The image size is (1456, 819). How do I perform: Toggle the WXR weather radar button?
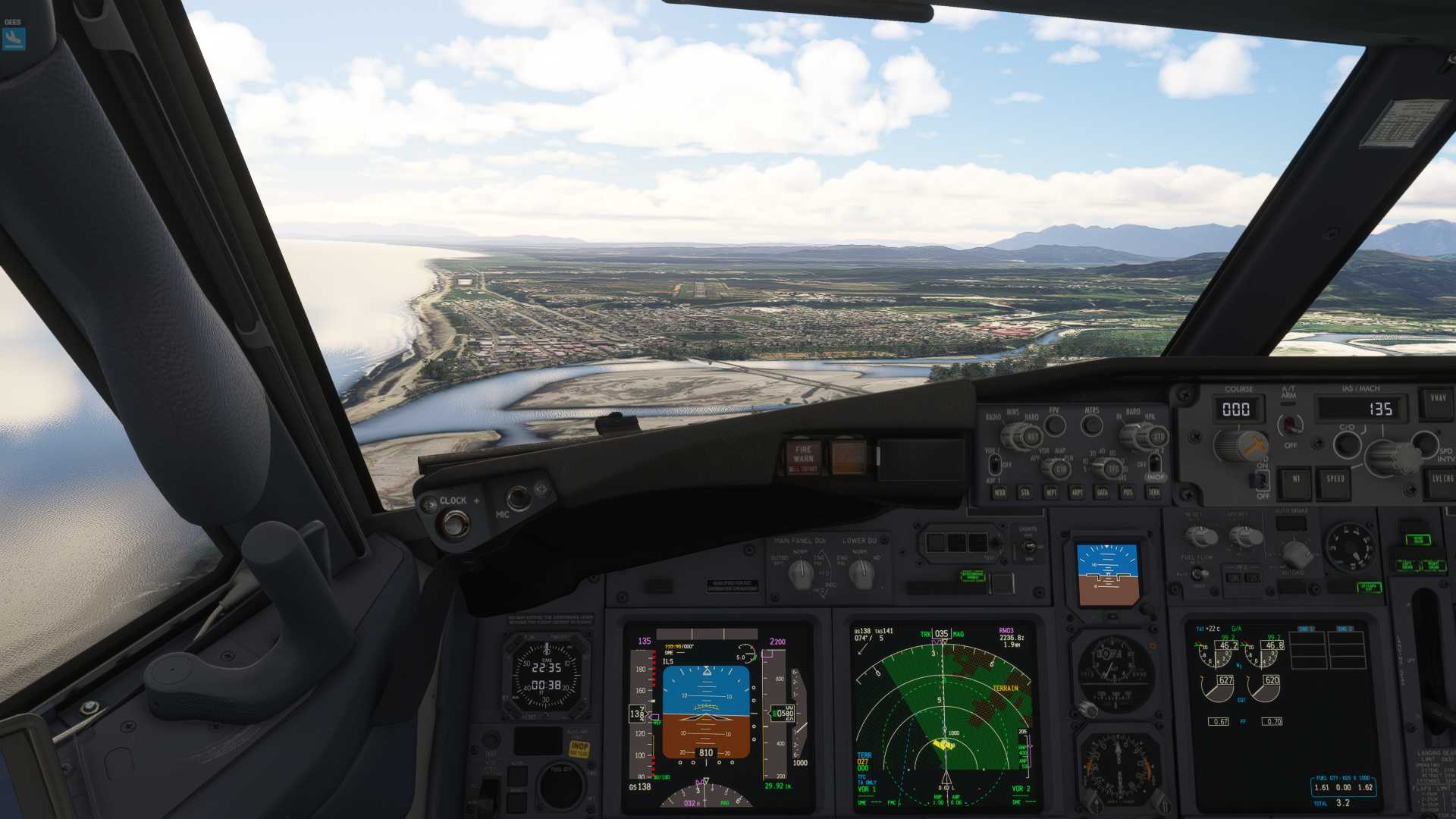pyautogui.click(x=1000, y=493)
